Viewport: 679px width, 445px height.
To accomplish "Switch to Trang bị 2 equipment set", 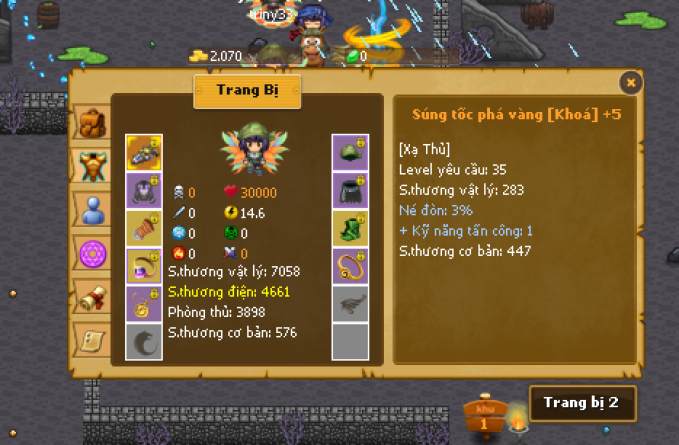I will (581, 404).
